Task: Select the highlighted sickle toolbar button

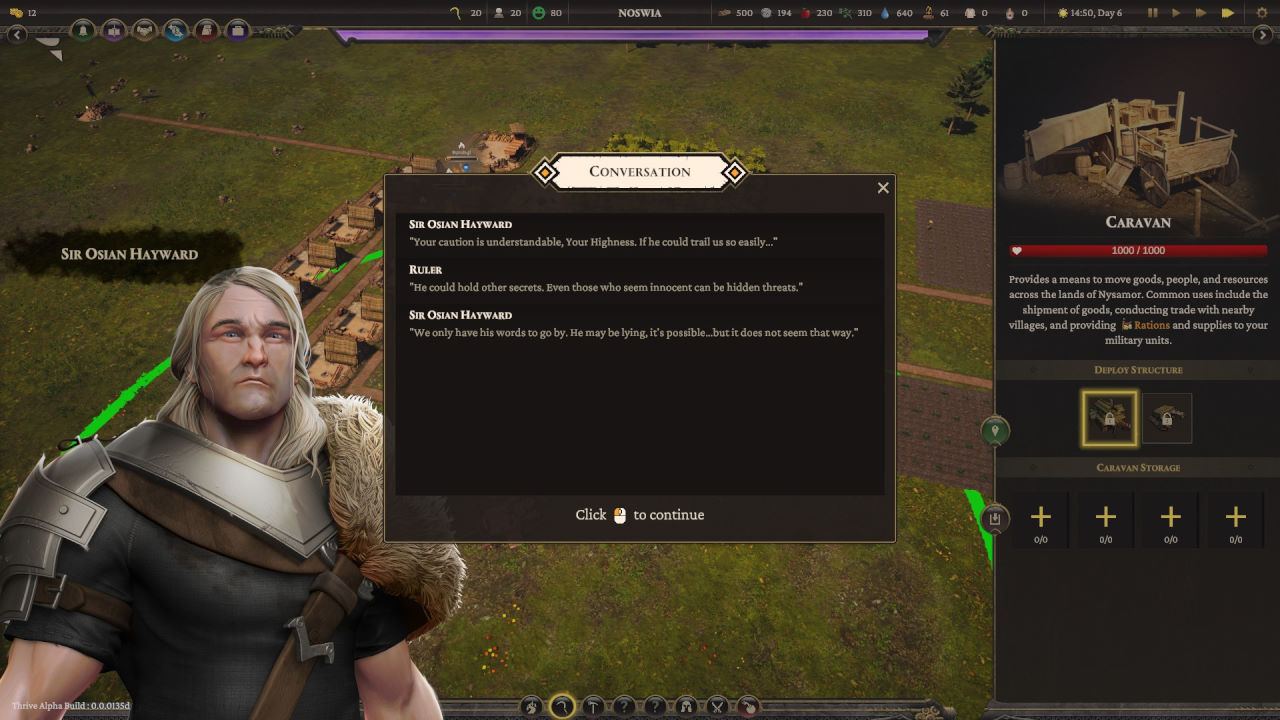Action: 562,706
